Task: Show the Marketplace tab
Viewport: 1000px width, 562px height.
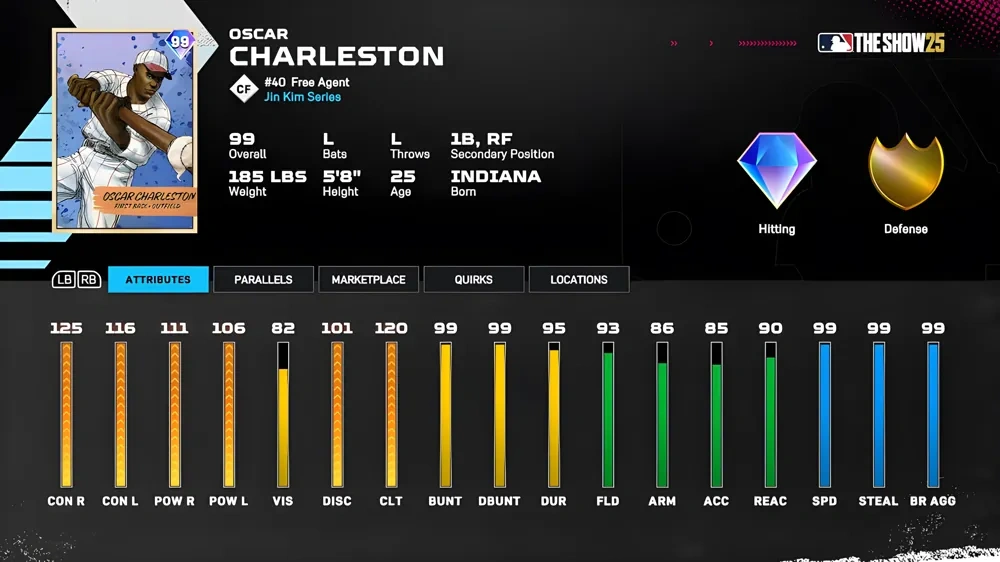Action: click(368, 280)
